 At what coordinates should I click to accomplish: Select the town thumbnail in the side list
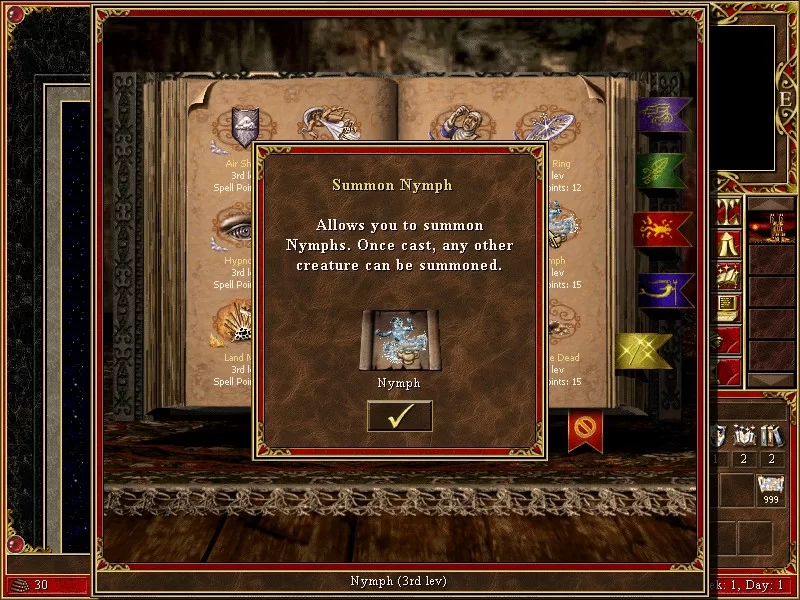tap(771, 229)
